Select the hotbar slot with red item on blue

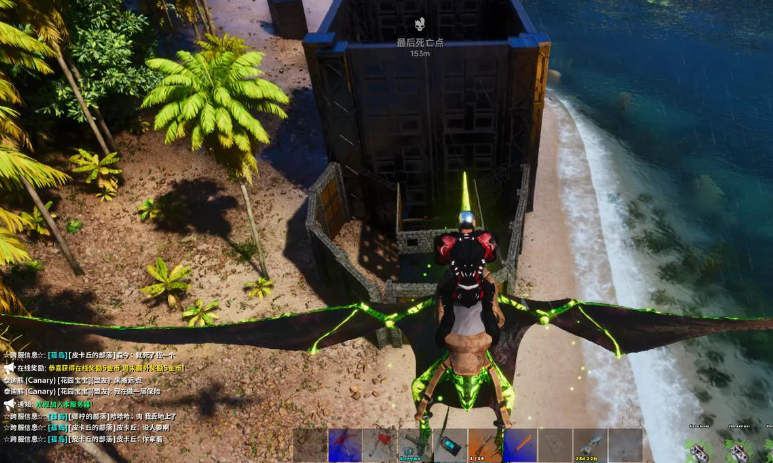pos(345,445)
